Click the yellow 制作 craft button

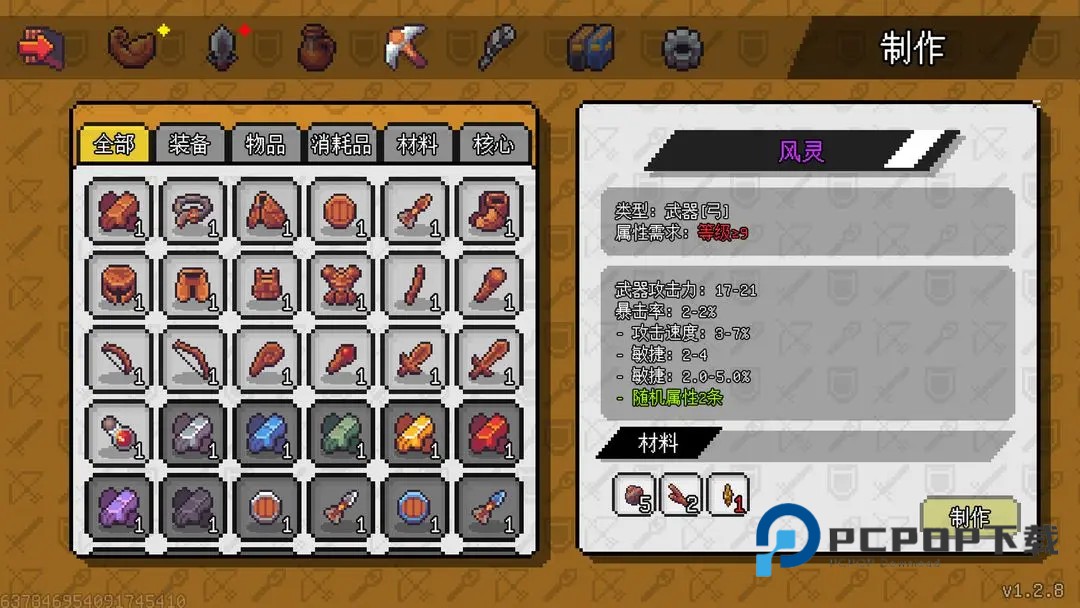click(969, 517)
